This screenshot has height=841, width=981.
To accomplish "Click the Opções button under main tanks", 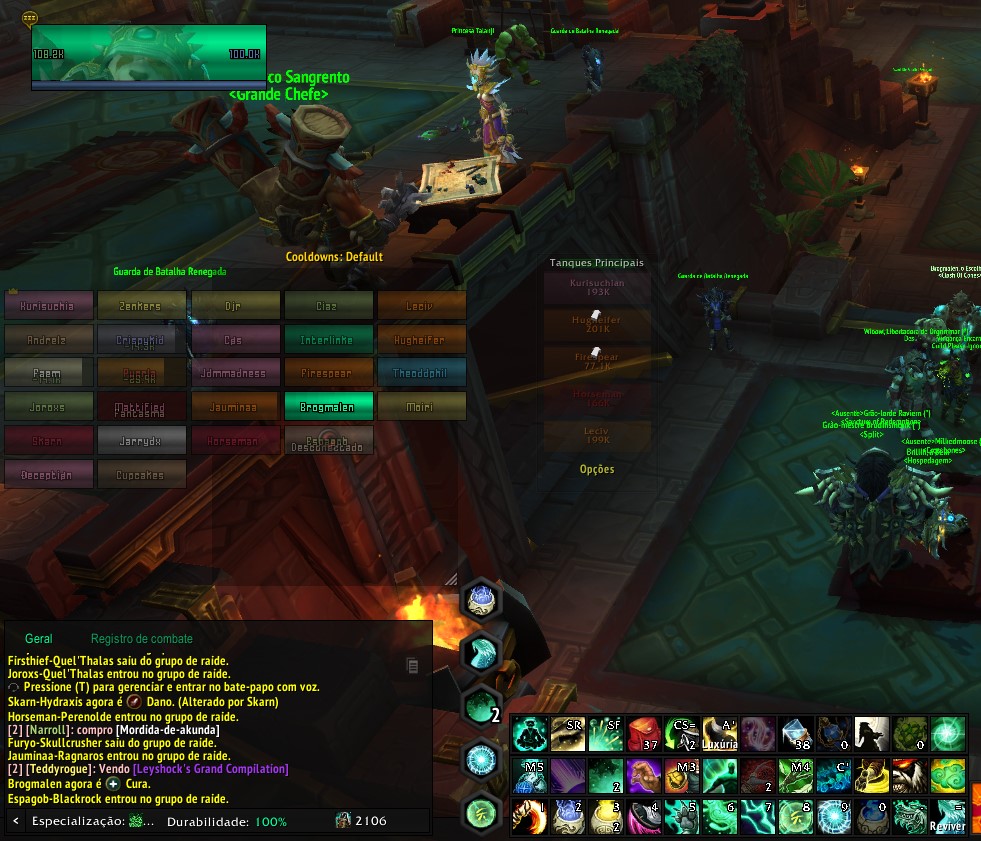I will tap(597, 469).
